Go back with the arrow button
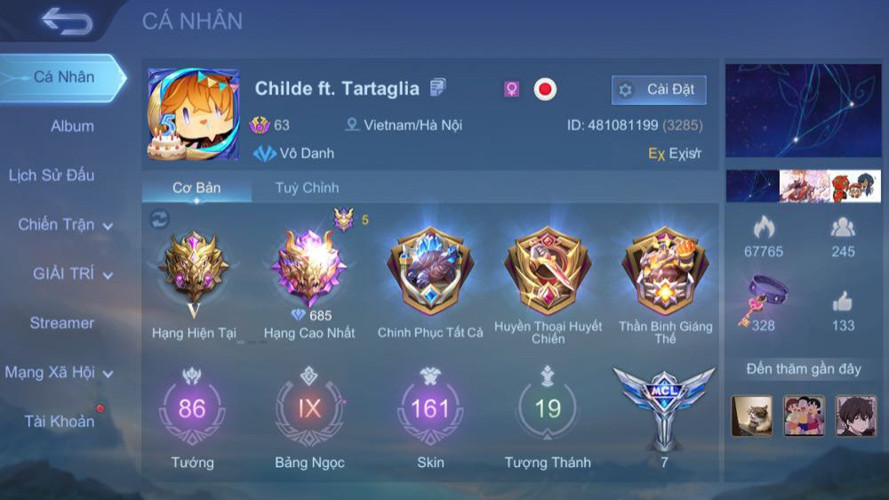889x500 pixels. pos(67,21)
